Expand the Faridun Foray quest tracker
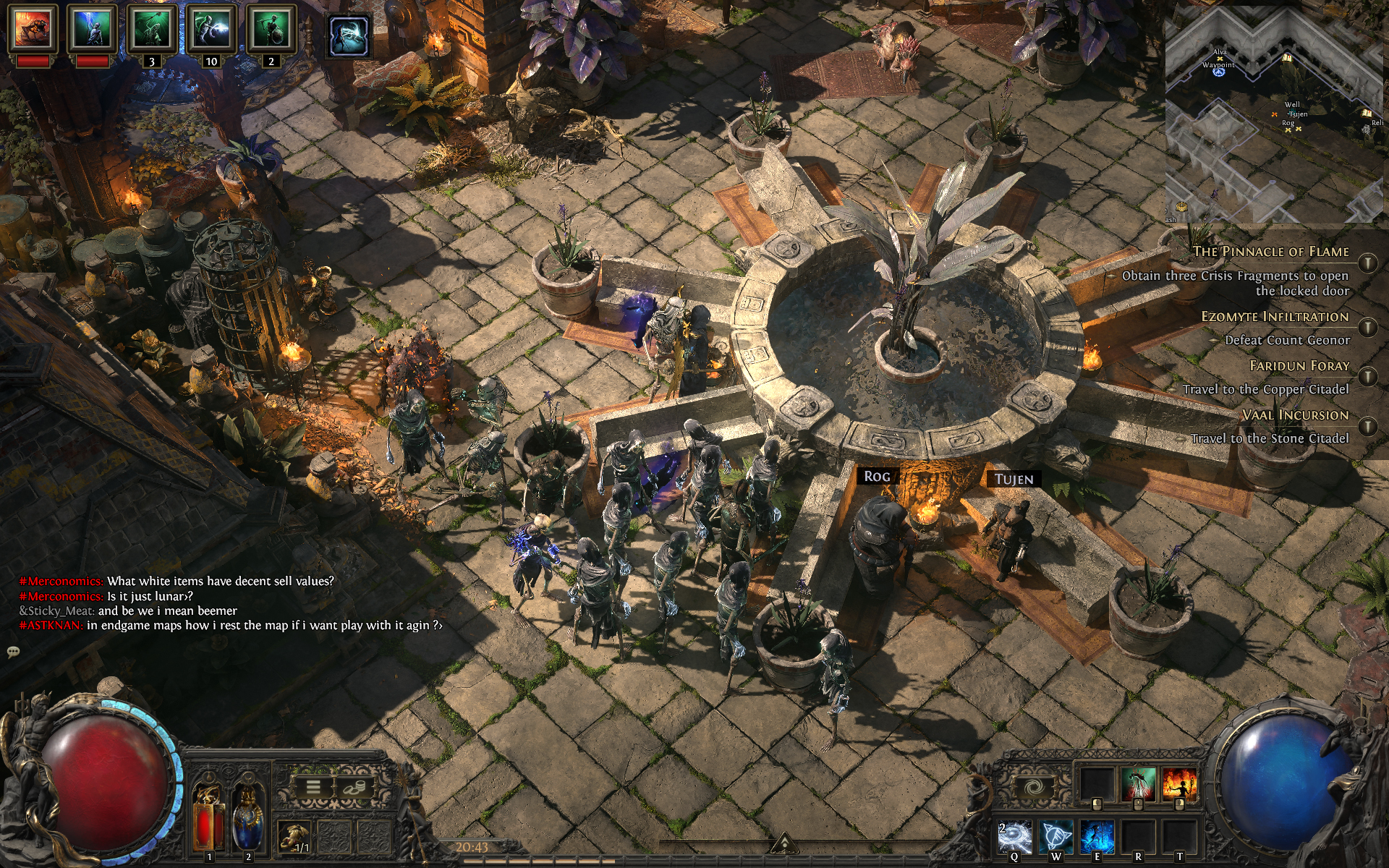 [x=1367, y=376]
